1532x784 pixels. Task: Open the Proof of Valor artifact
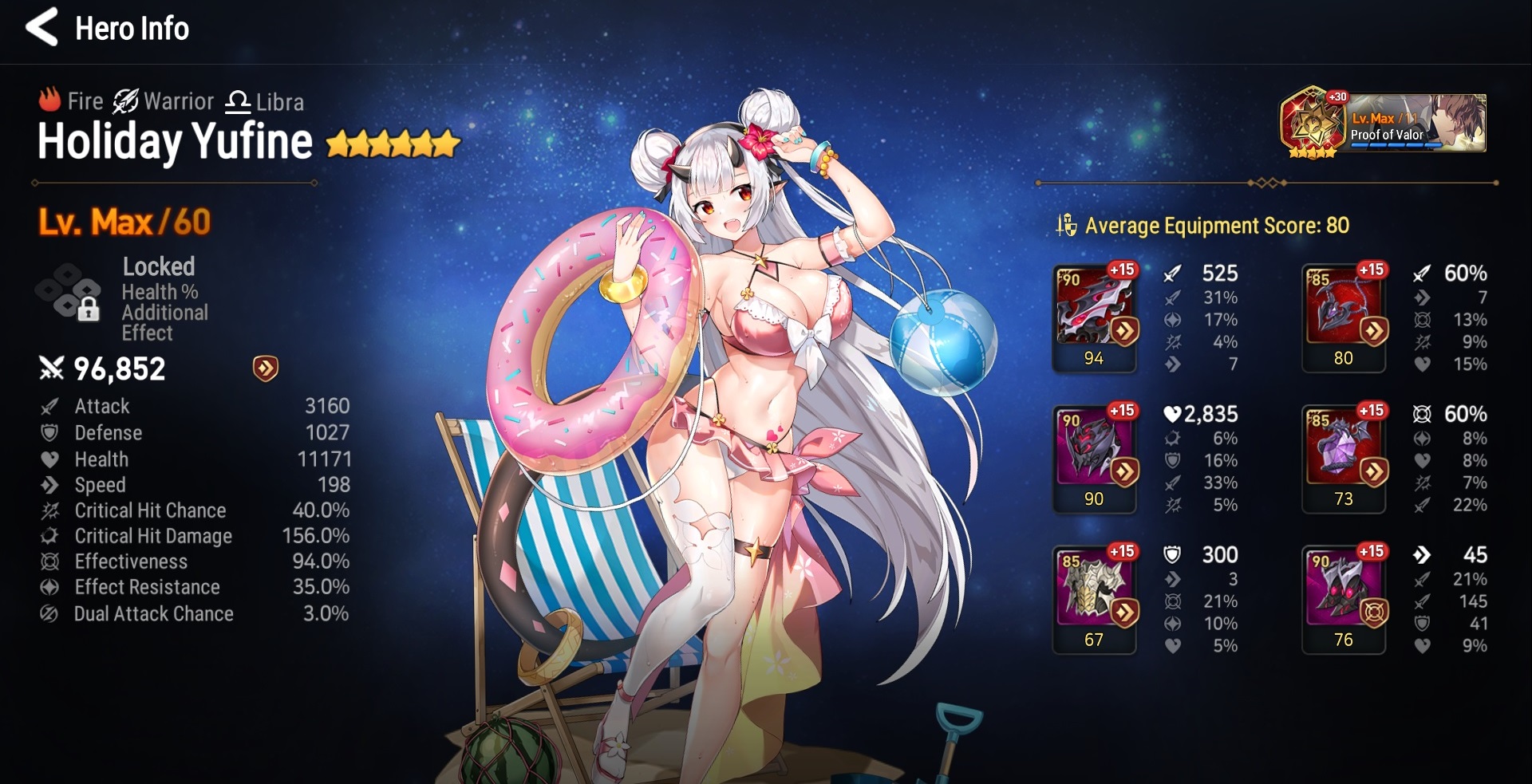(1382, 124)
